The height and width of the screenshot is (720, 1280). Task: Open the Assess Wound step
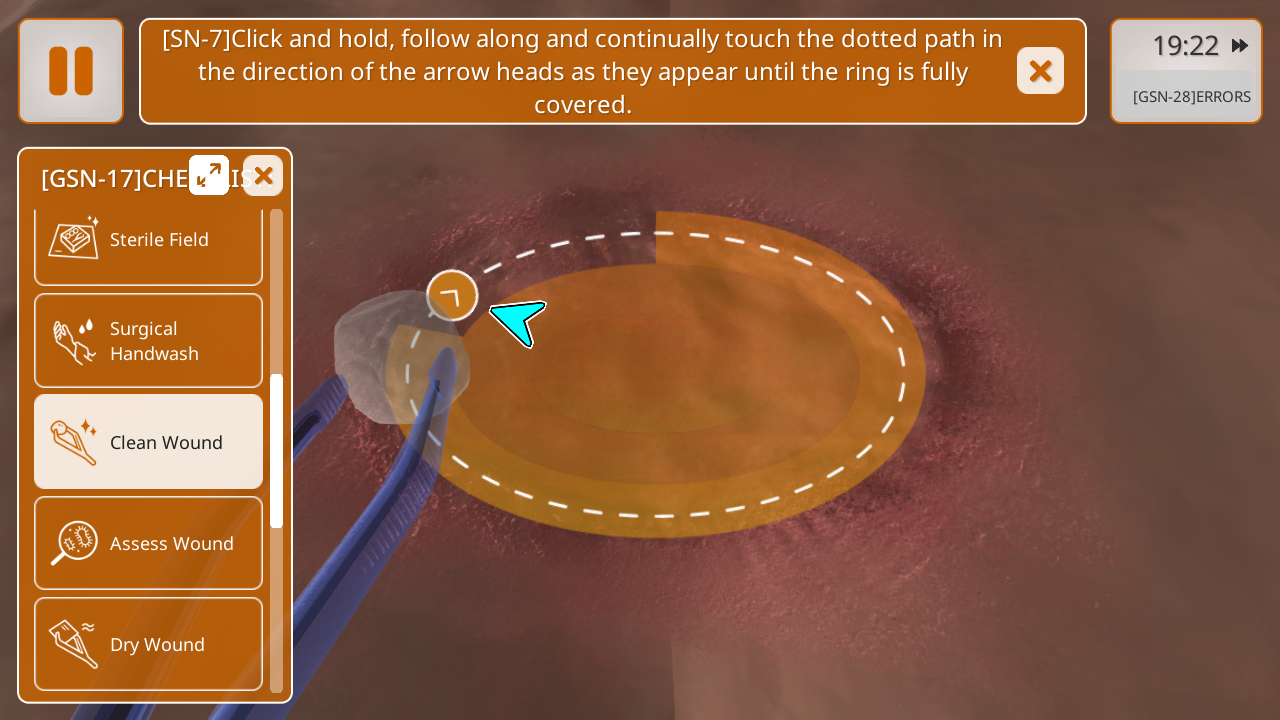148,543
